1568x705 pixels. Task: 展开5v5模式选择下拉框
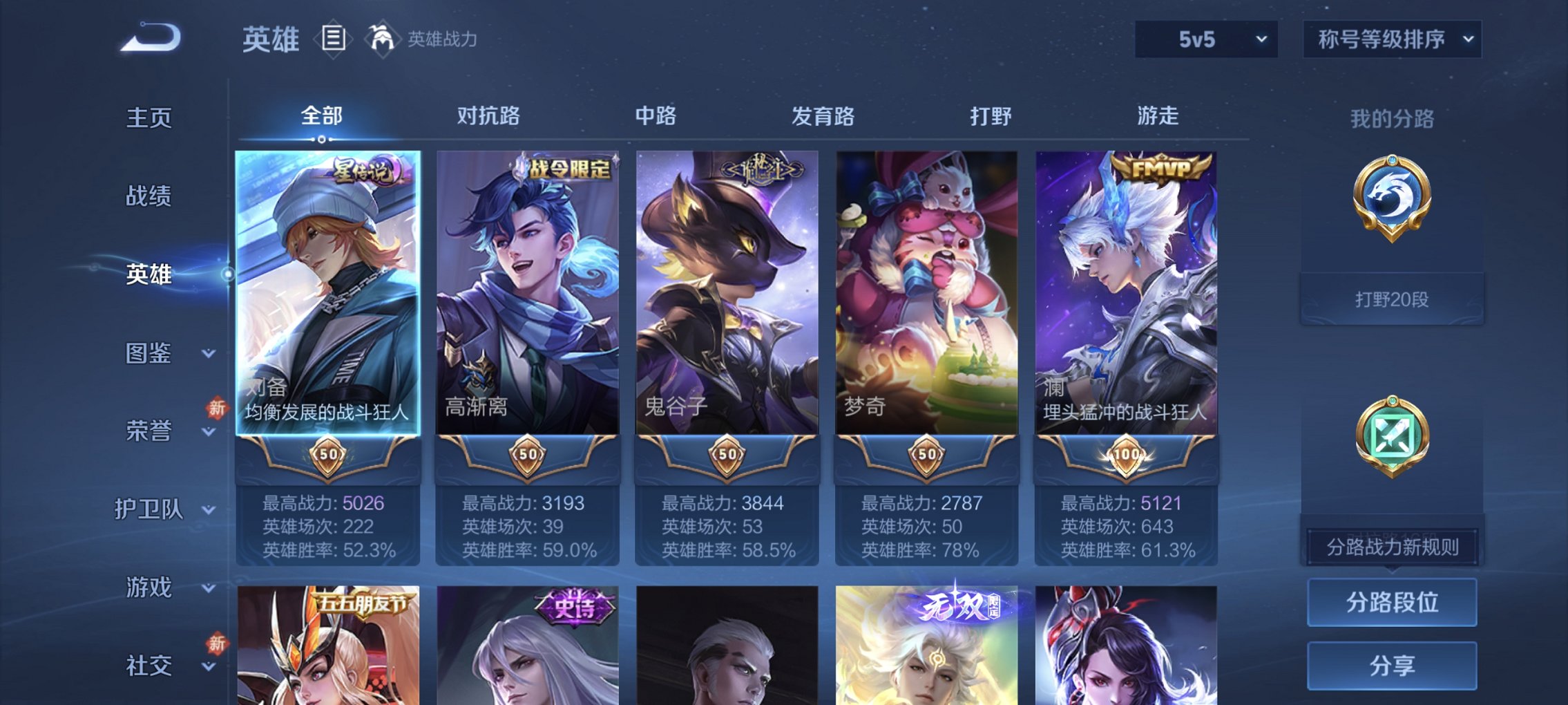[x=1205, y=39]
